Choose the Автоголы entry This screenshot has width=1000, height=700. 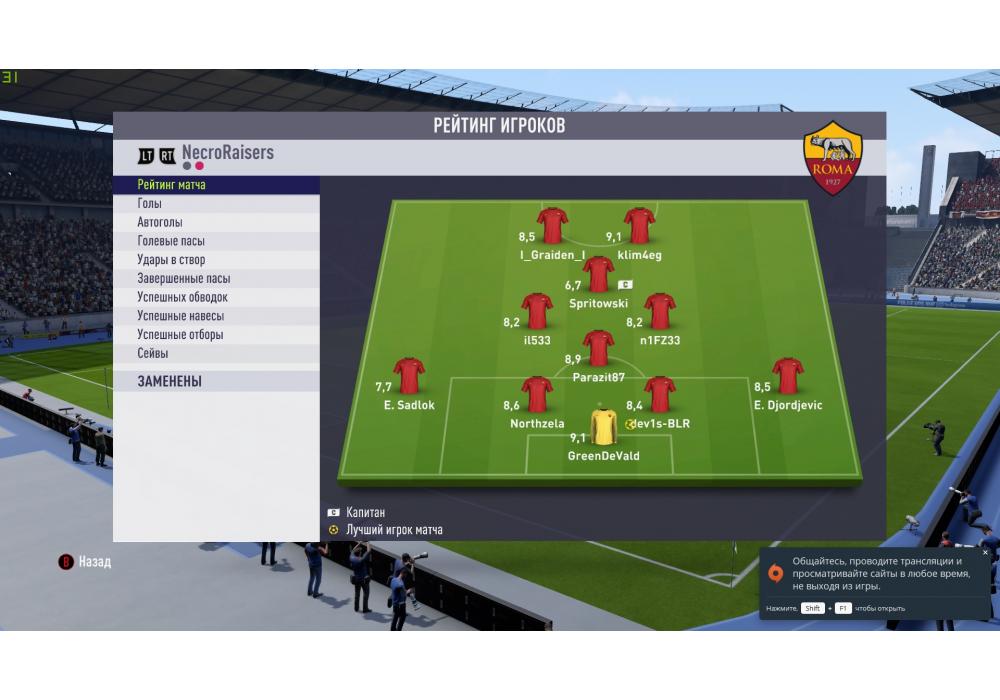[160, 223]
